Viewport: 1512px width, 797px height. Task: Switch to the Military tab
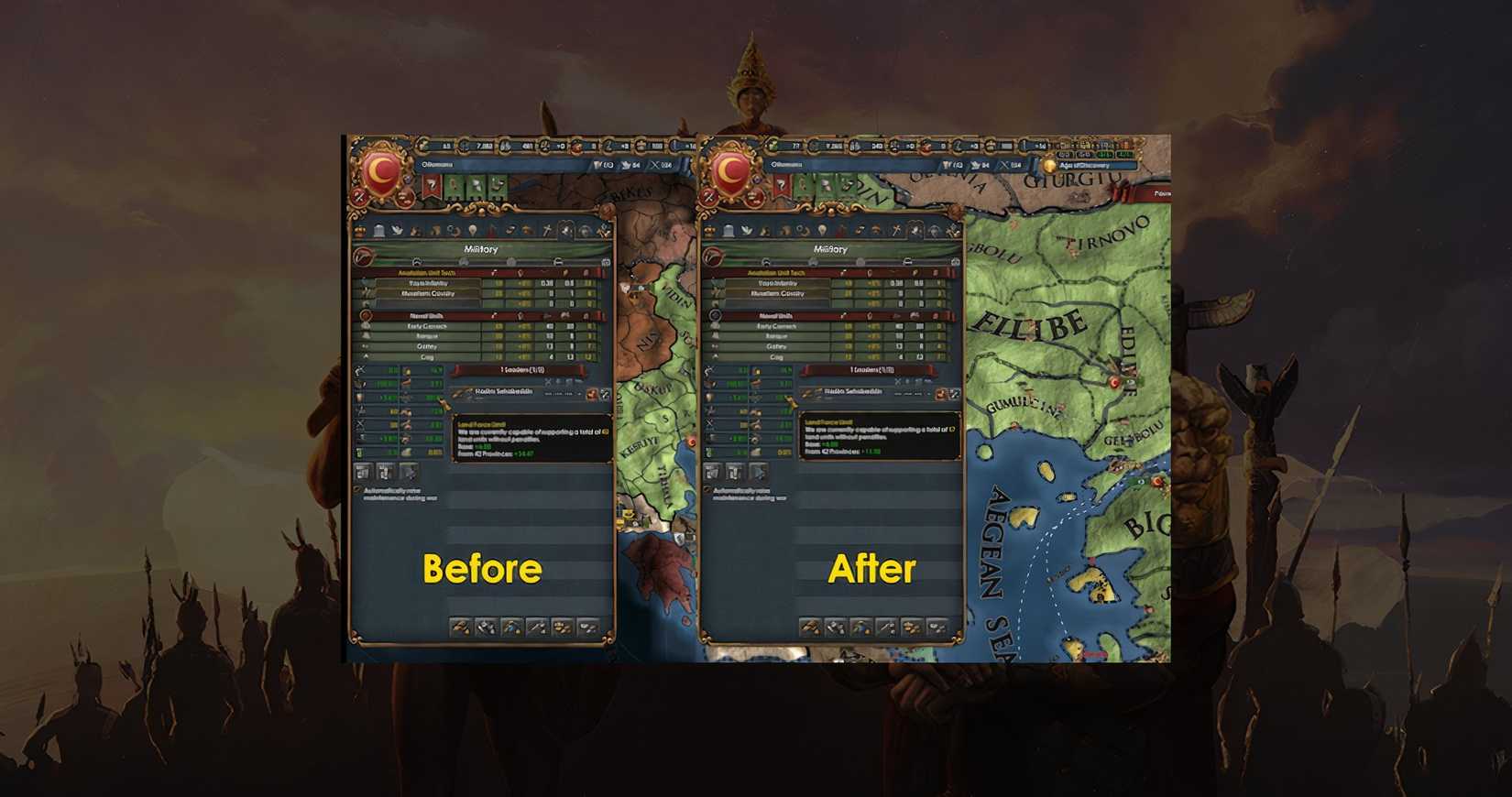[564, 229]
